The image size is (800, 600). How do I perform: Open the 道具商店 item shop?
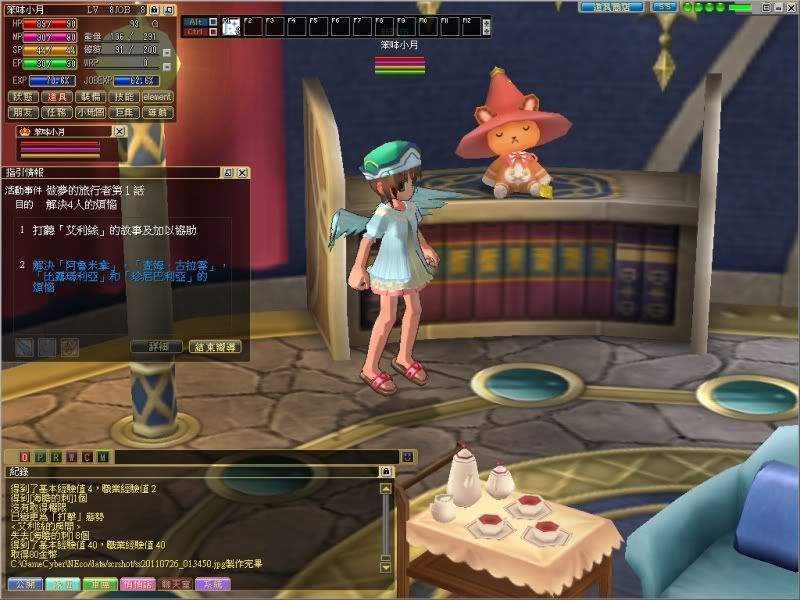(611, 6)
